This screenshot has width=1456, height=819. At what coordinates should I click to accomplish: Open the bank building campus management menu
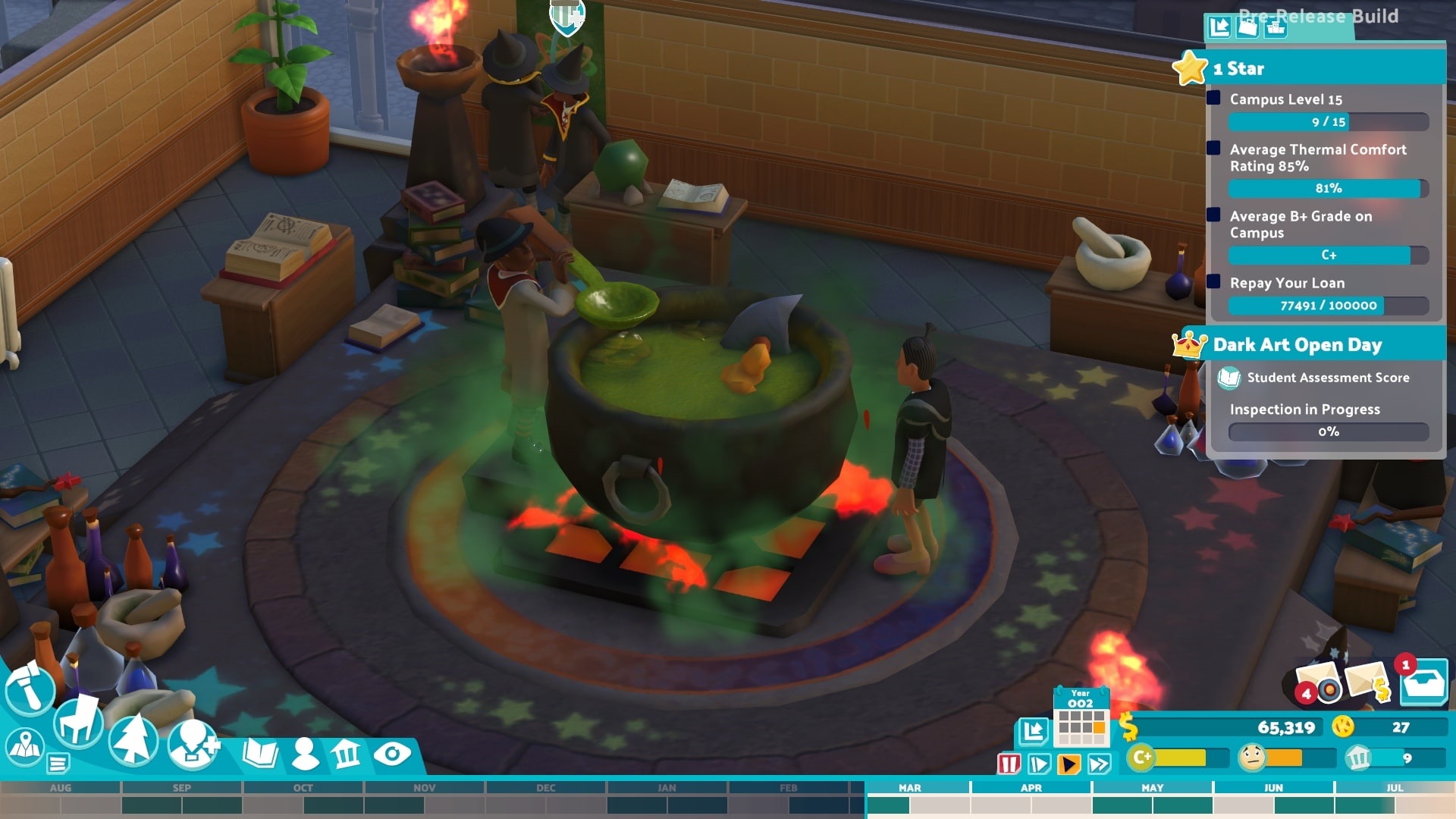click(347, 753)
